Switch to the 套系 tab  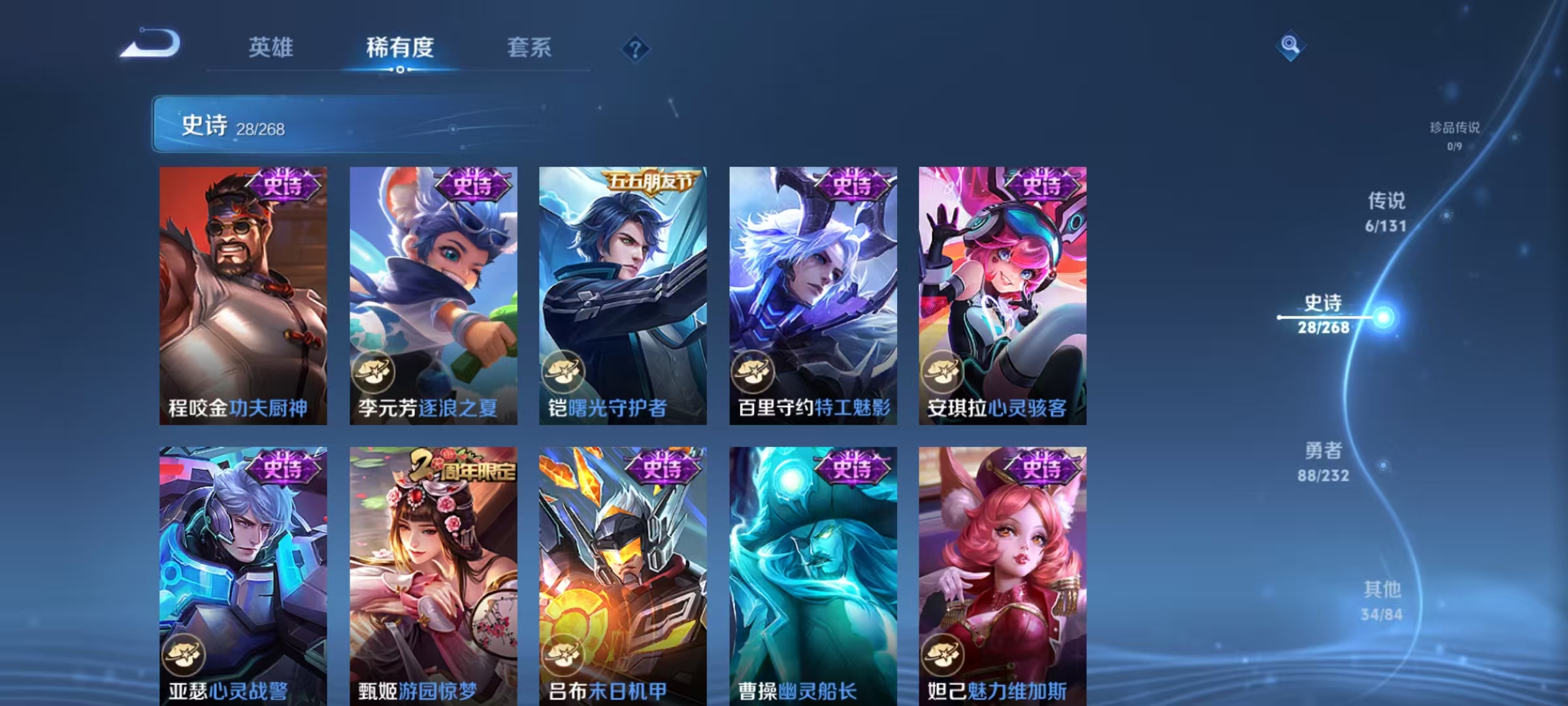[x=529, y=47]
